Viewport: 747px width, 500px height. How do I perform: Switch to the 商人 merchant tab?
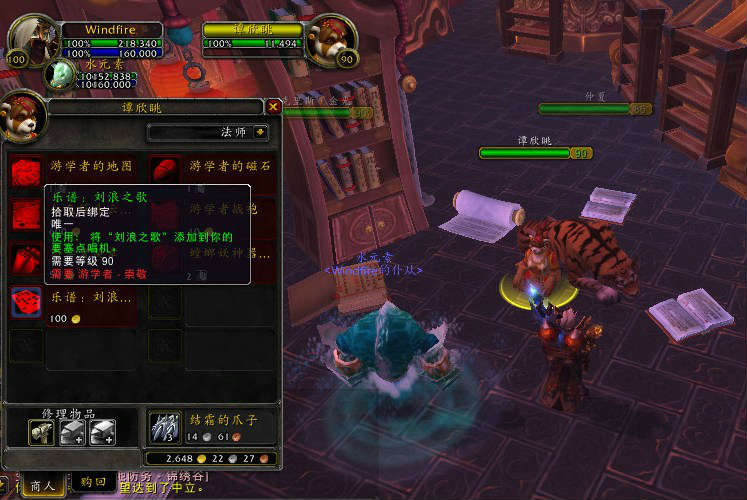pos(43,485)
